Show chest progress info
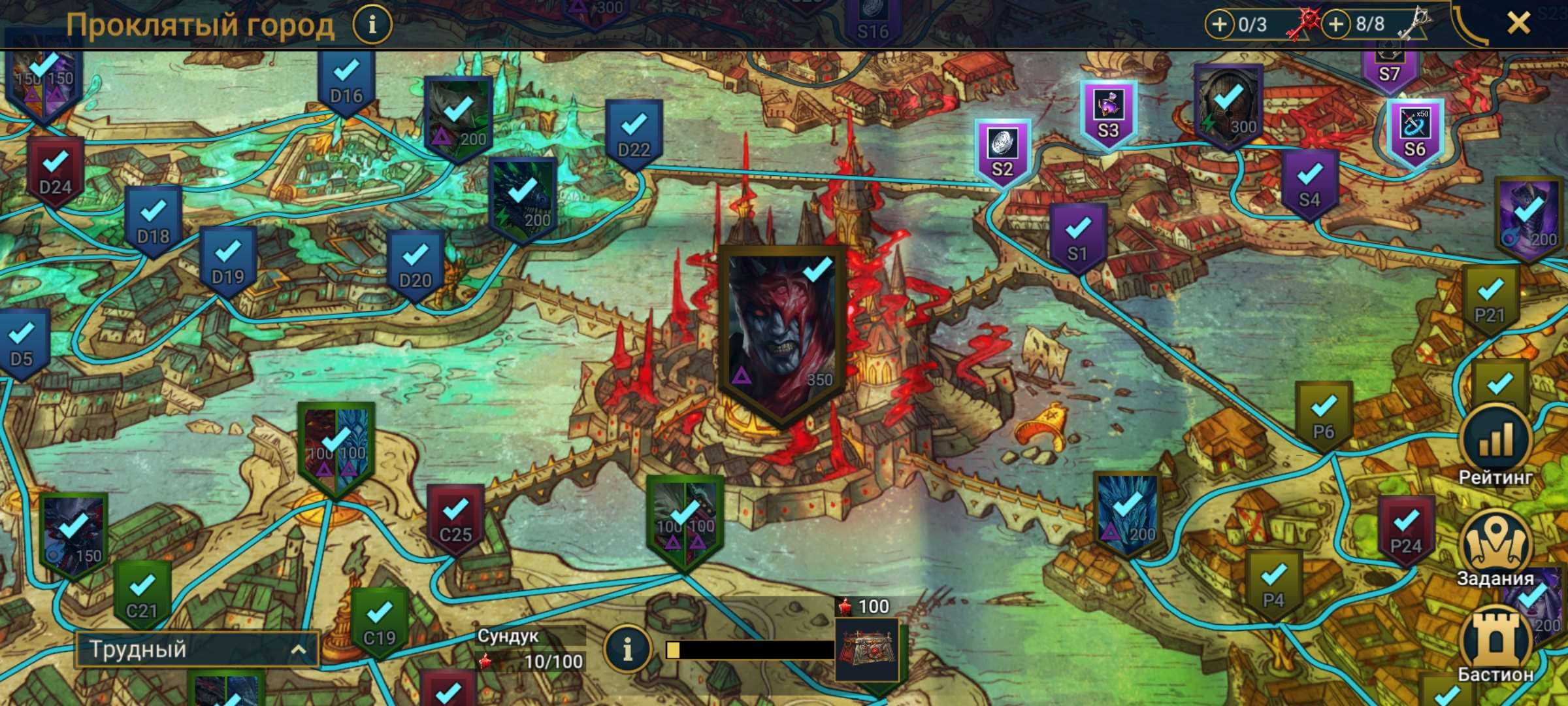 click(x=627, y=649)
